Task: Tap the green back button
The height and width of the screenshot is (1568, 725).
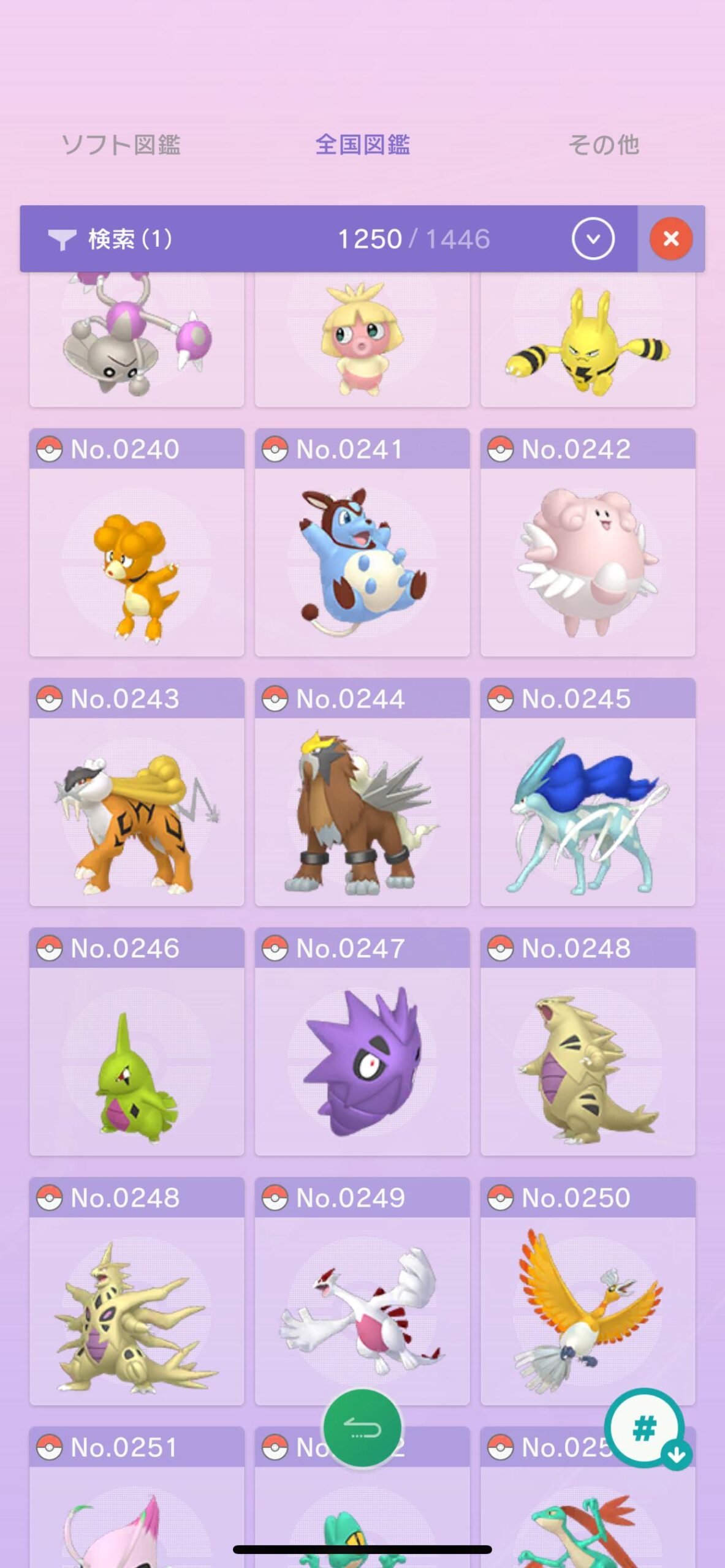Action: click(362, 1428)
